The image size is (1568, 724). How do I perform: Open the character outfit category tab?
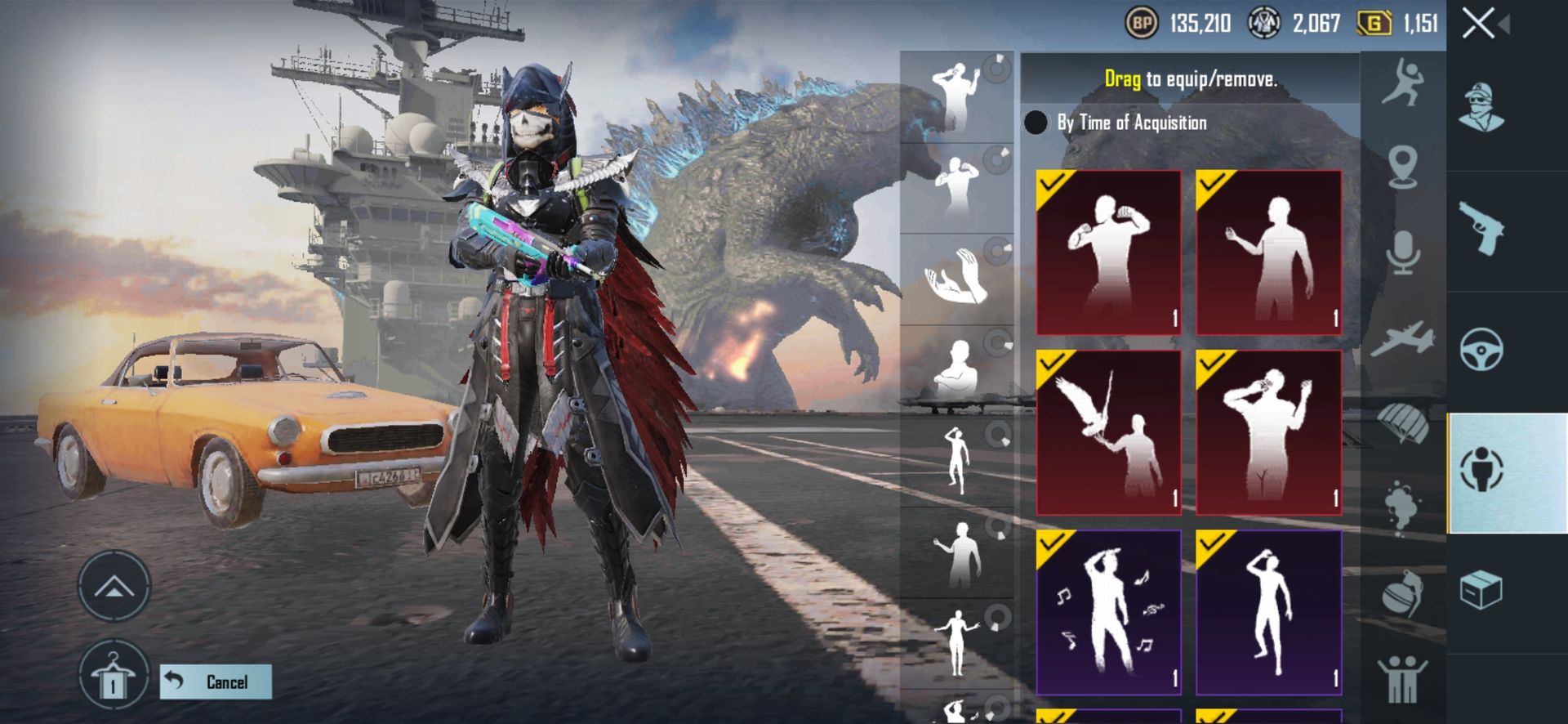pos(1481,108)
